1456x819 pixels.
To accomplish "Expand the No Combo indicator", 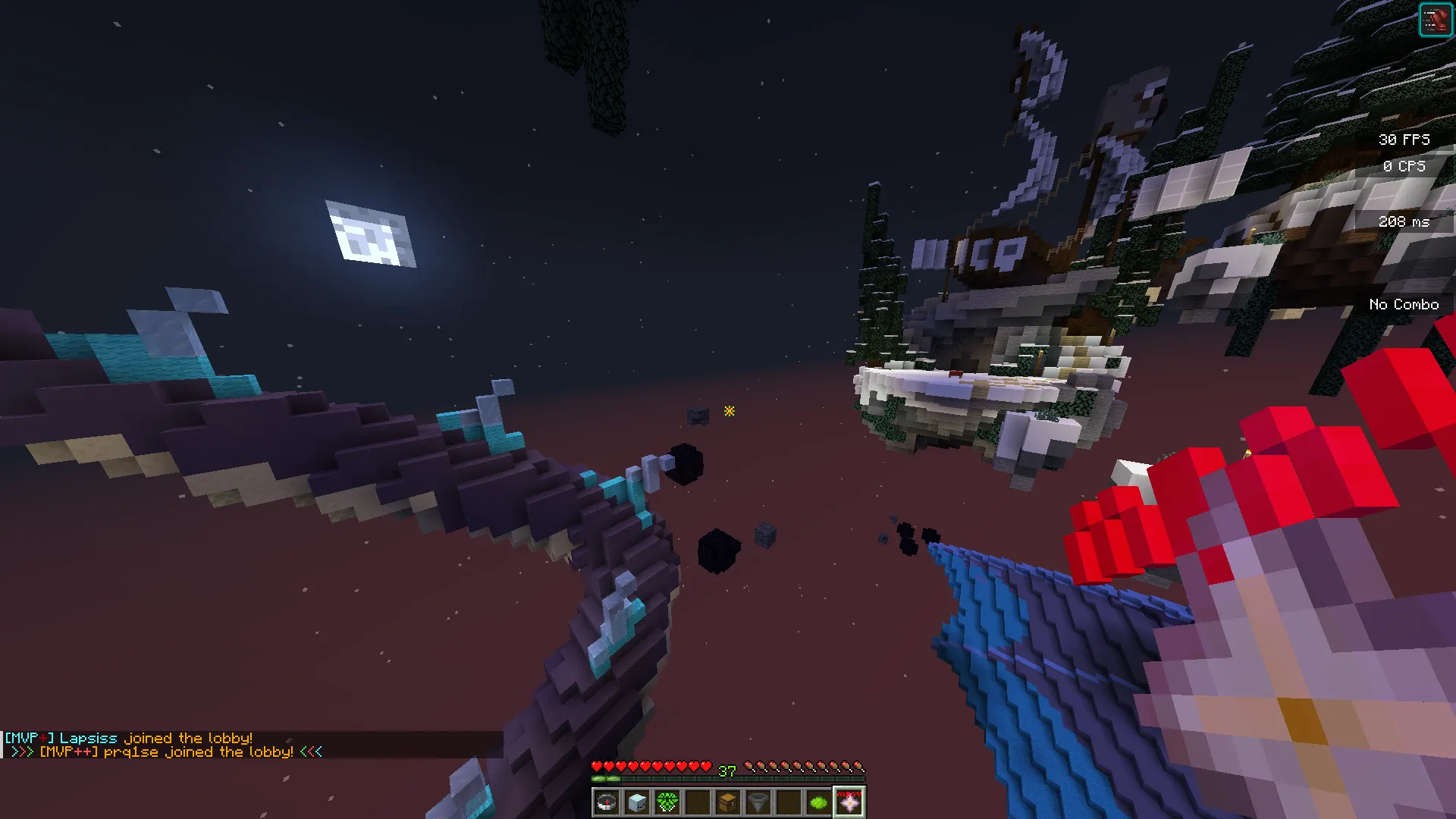I will pos(1403,303).
